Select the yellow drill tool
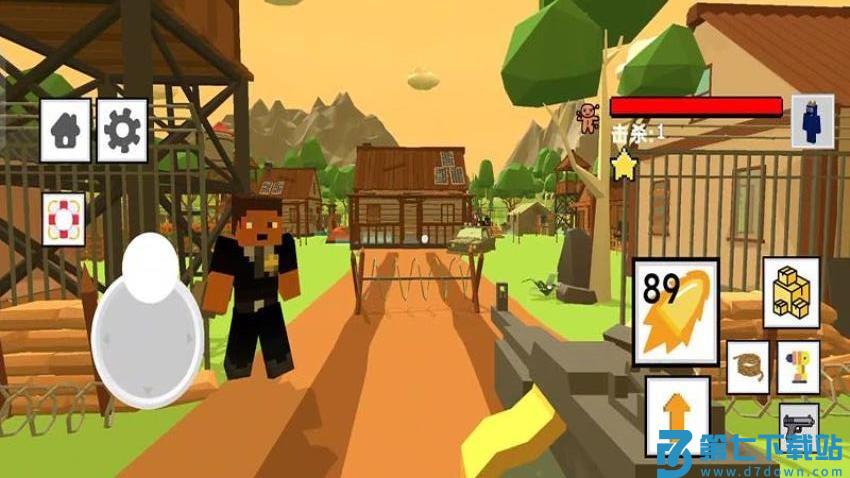This screenshot has width=850, height=478. pos(798,367)
